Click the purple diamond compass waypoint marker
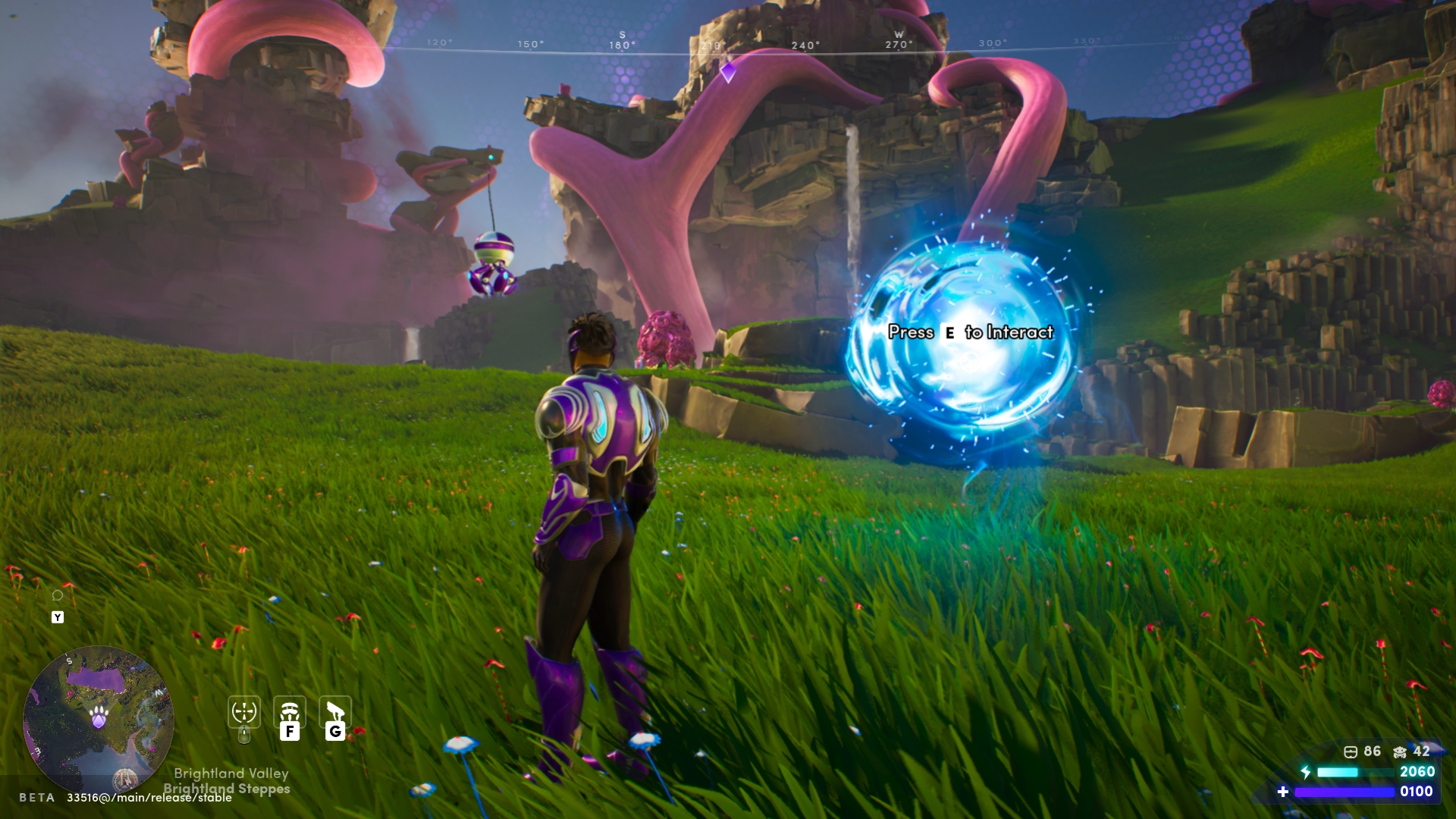The image size is (1456, 819). pos(728,72)
